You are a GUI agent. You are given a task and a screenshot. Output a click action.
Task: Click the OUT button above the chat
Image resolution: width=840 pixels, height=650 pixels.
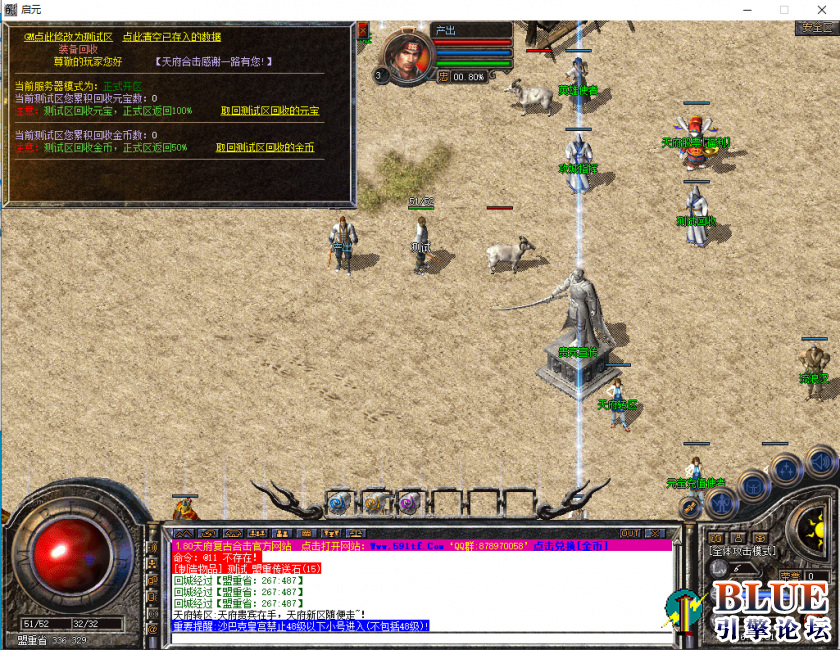pos(630,533)
